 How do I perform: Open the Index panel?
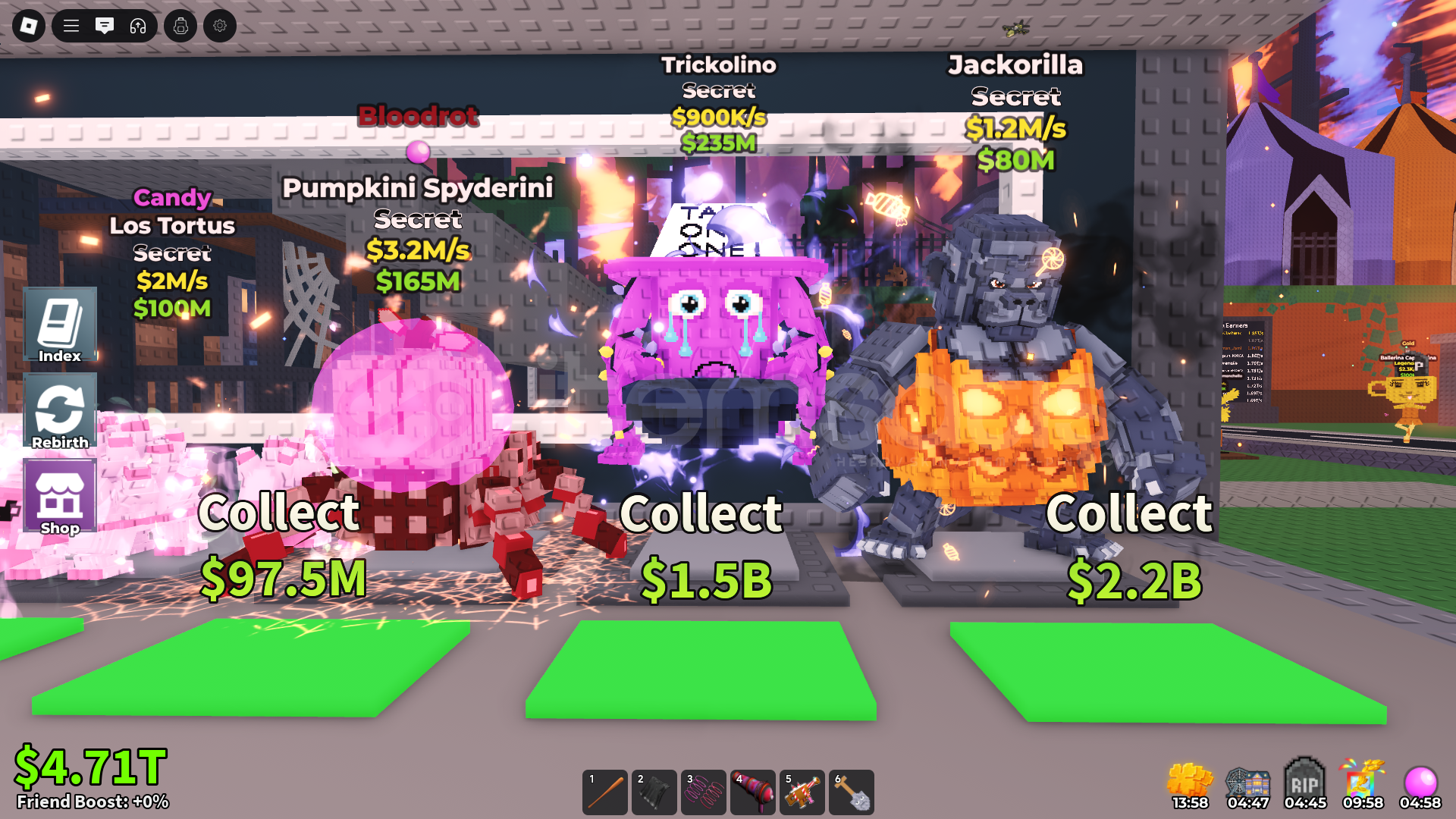pyautogui.click(x=60, y=326)
